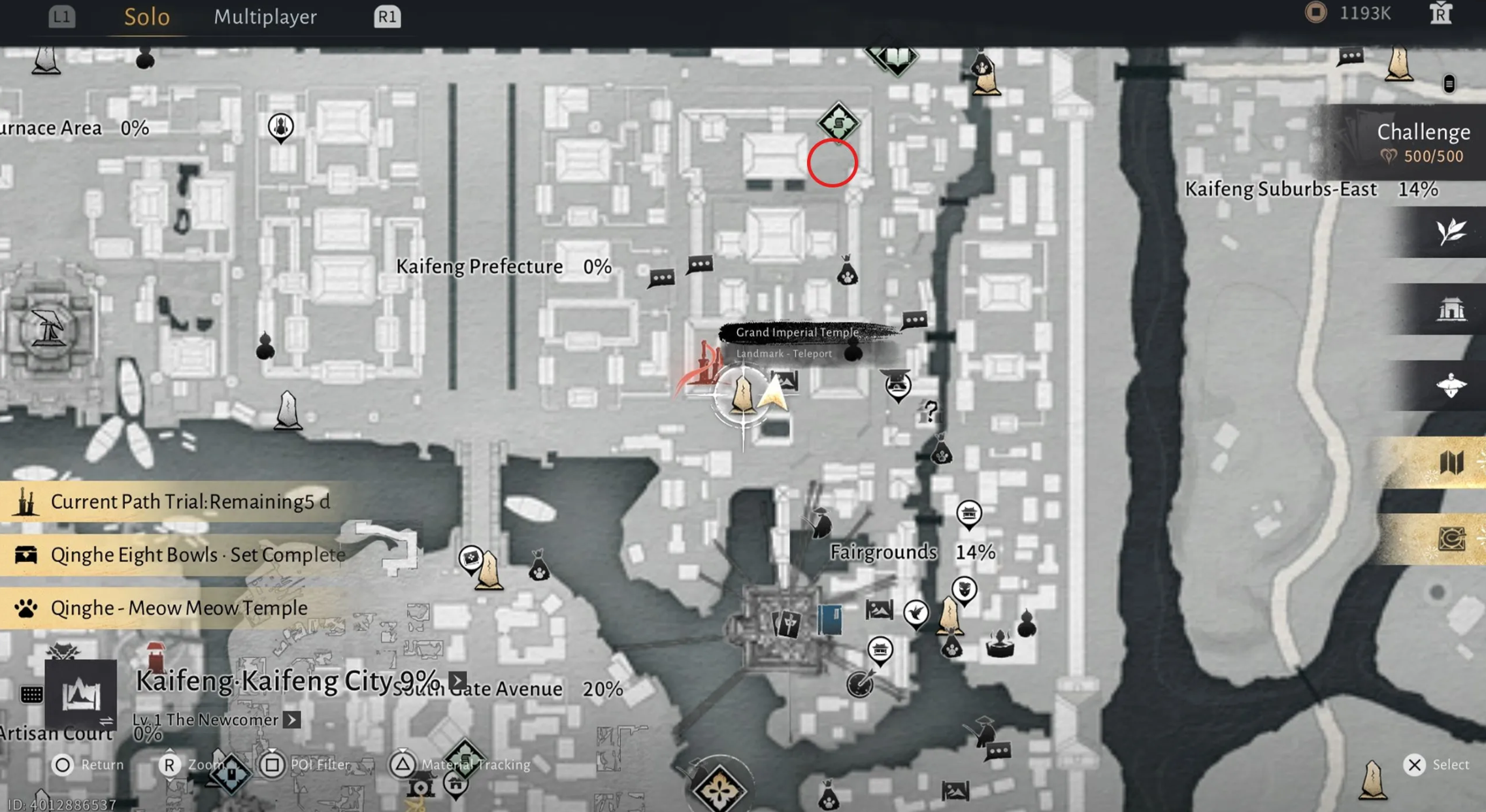
Task: Click the blue book map marker
Action: [x=830, y=619]
